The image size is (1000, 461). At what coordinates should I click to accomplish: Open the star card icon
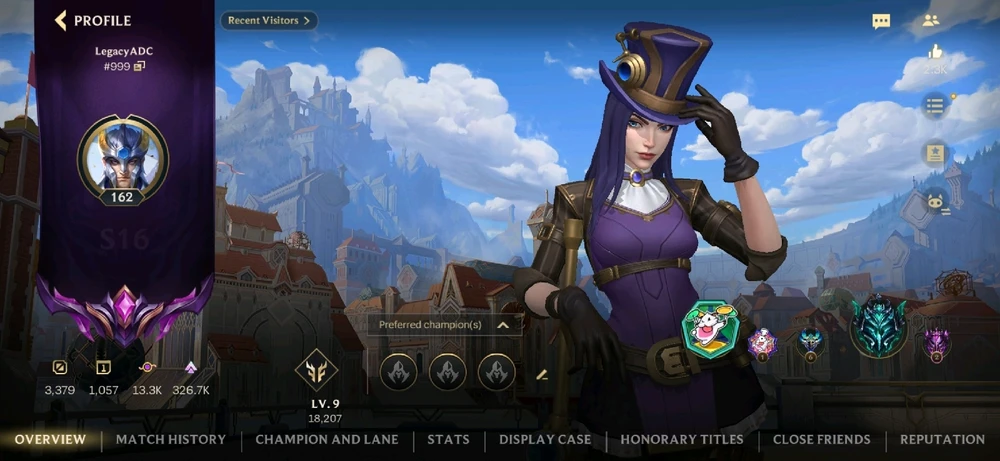point(934,152)
